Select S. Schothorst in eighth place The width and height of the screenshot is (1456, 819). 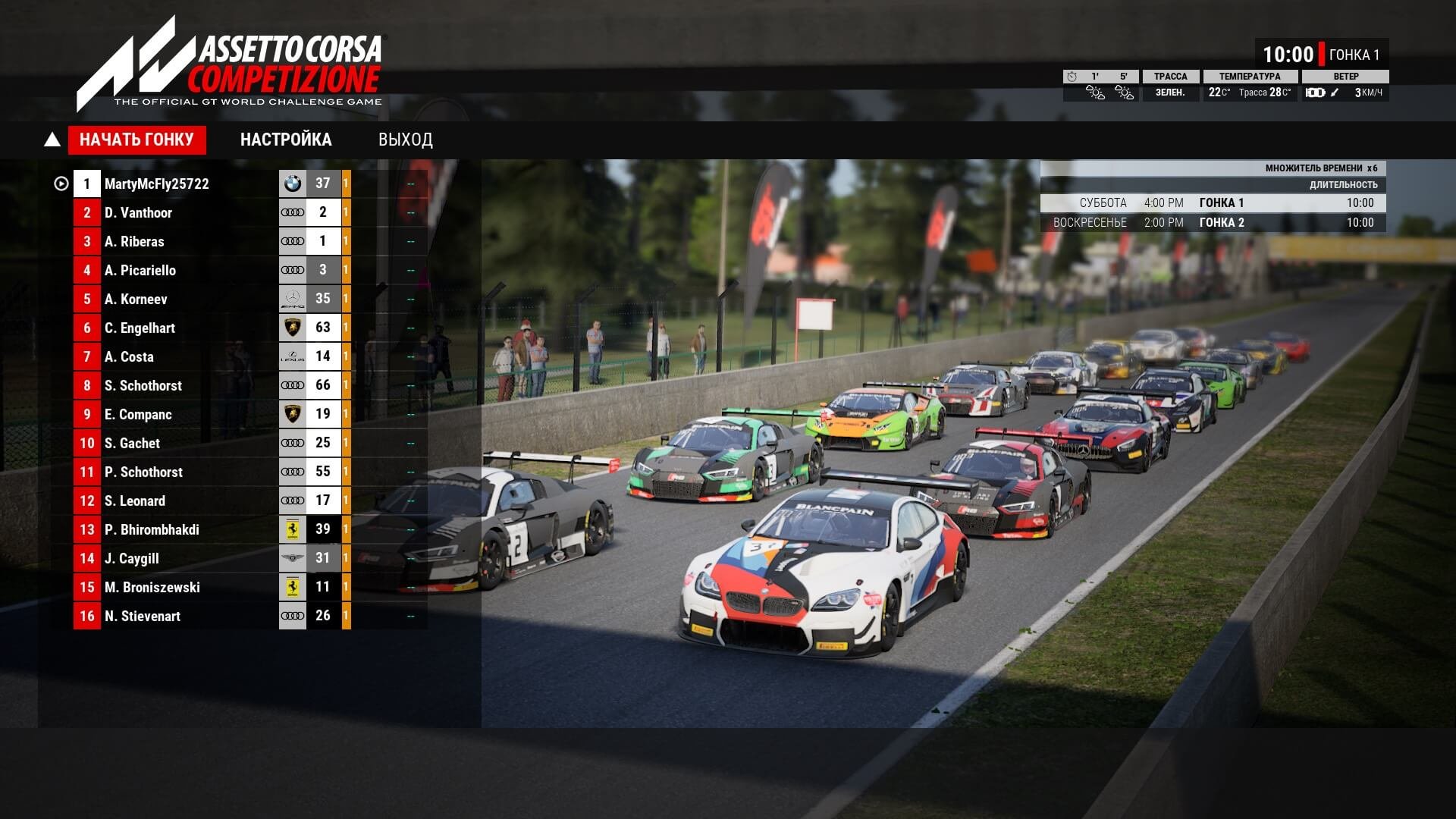[143, 385]
